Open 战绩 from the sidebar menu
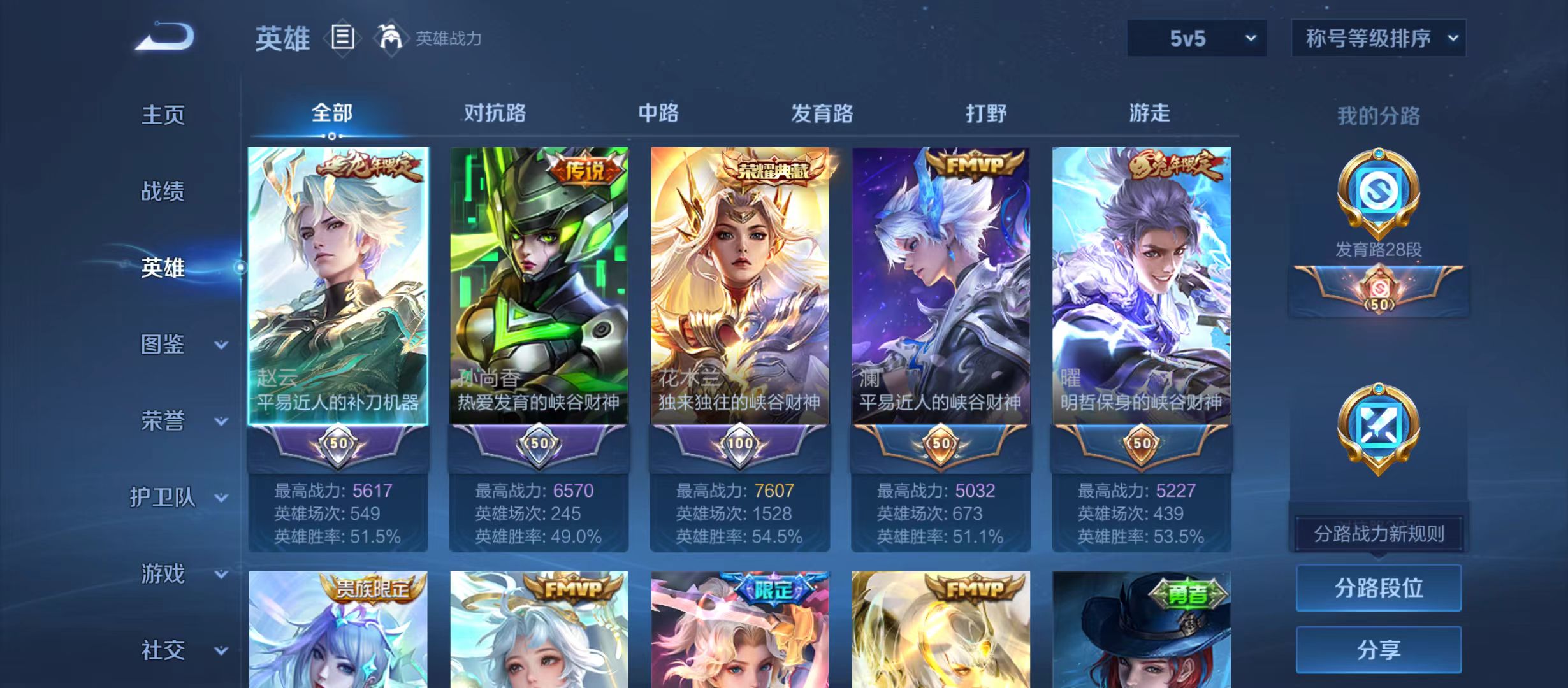The width and height of the screenshot is (1568, 688). click(164, 191)
